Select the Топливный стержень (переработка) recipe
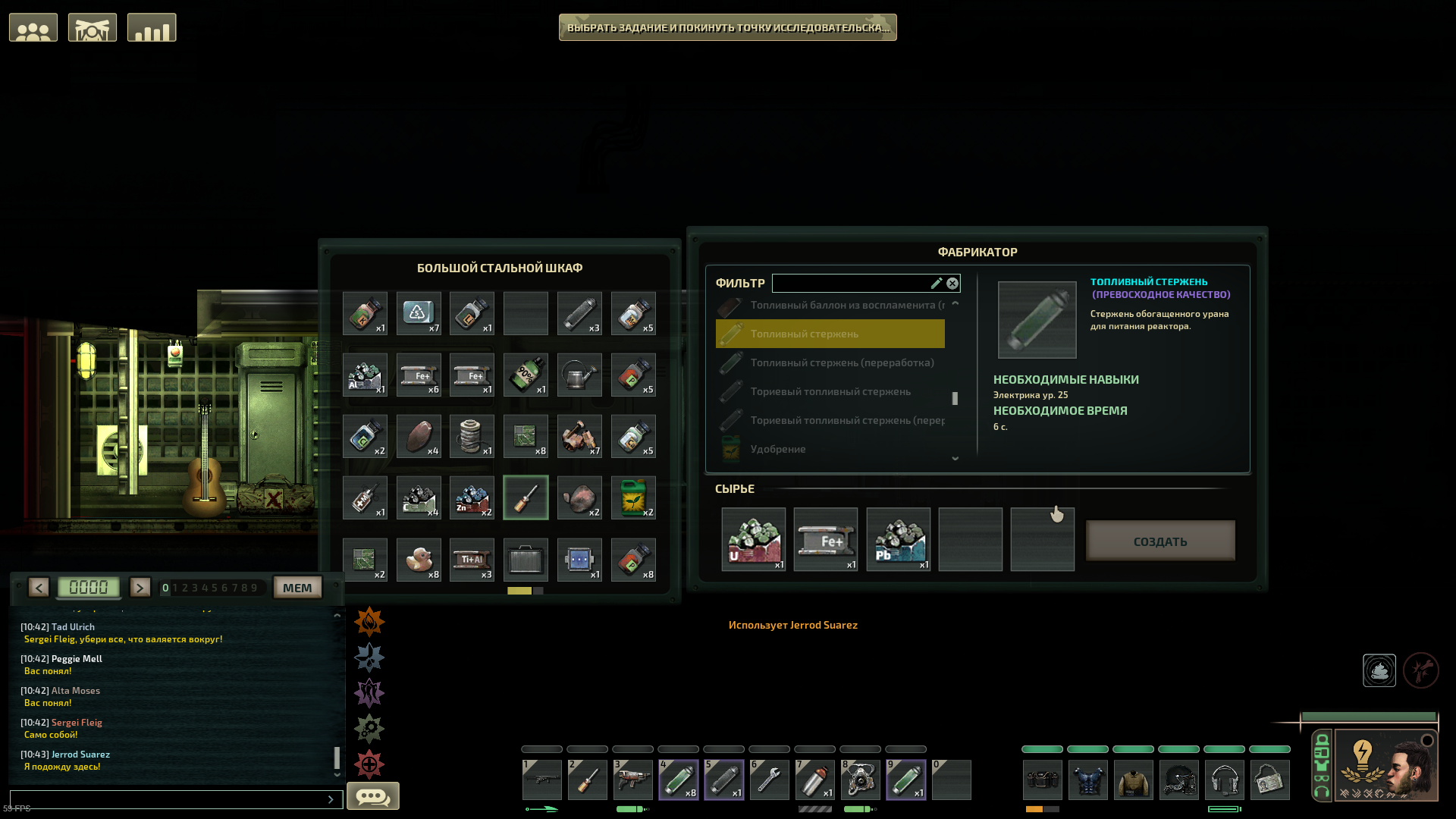The height and width of the screenshot is (819, 1456). coord(834,362)
